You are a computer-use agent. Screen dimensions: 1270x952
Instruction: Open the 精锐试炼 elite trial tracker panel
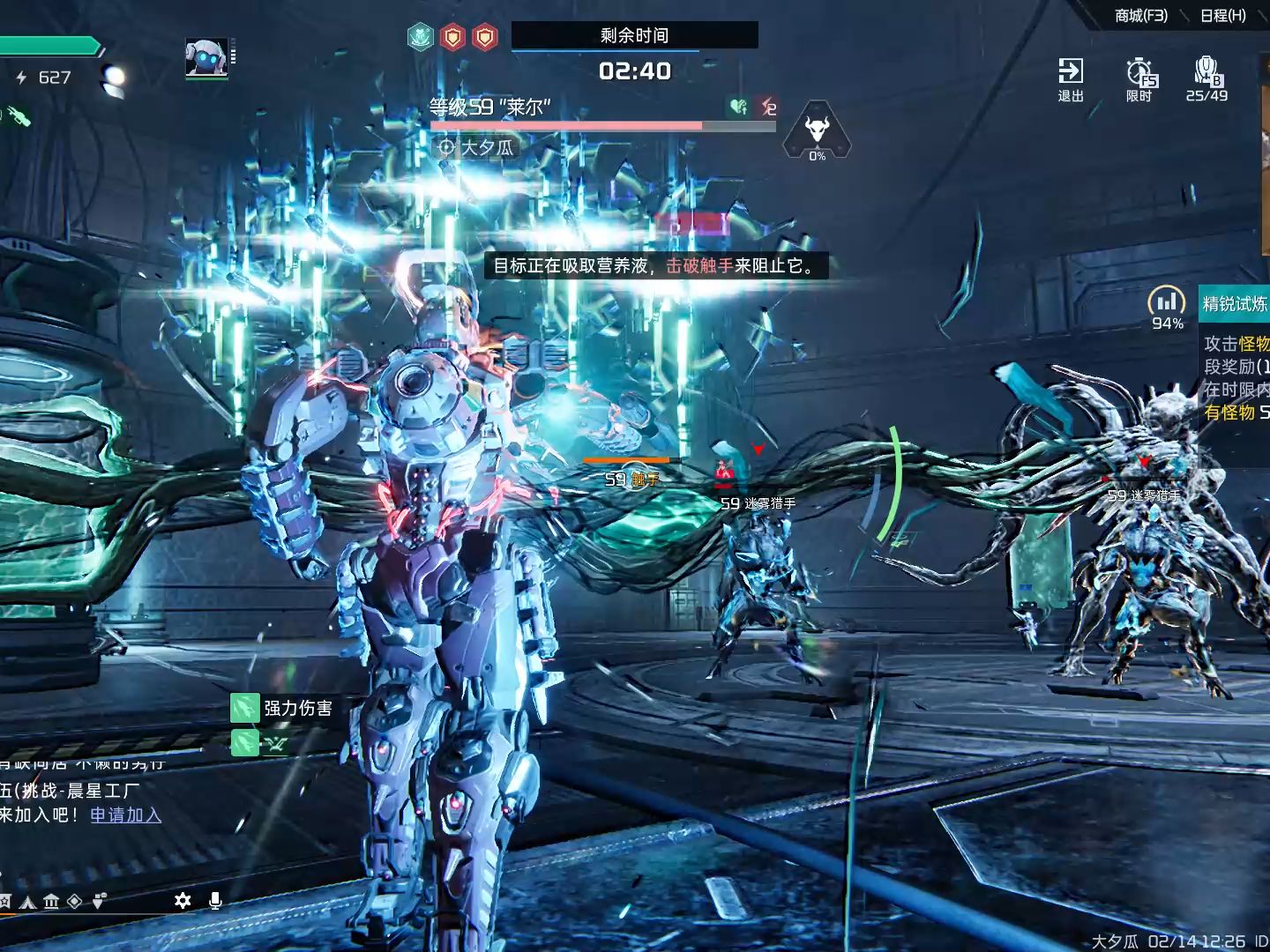1235,304
